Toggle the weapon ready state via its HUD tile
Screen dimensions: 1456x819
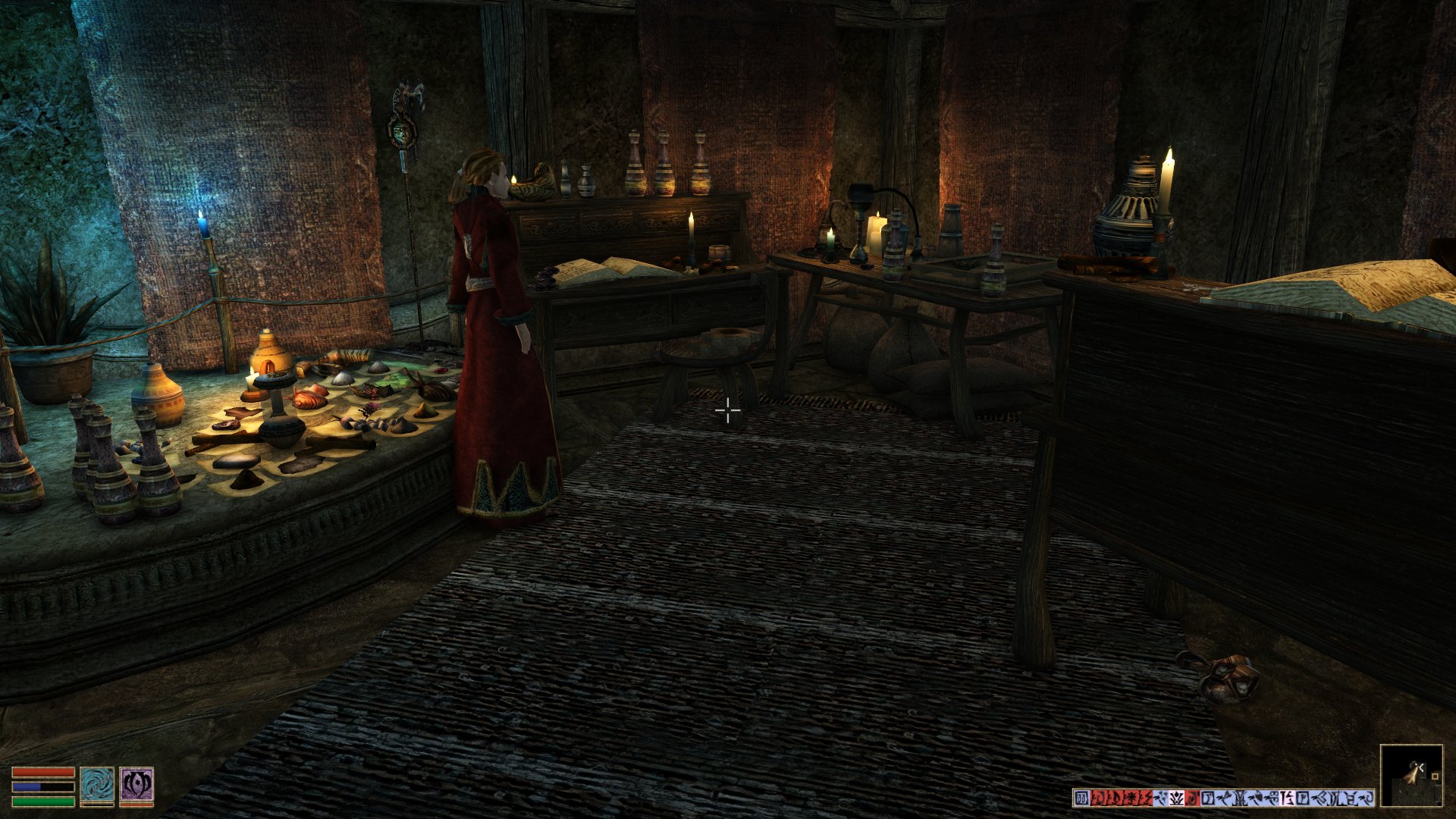(97, 784)
